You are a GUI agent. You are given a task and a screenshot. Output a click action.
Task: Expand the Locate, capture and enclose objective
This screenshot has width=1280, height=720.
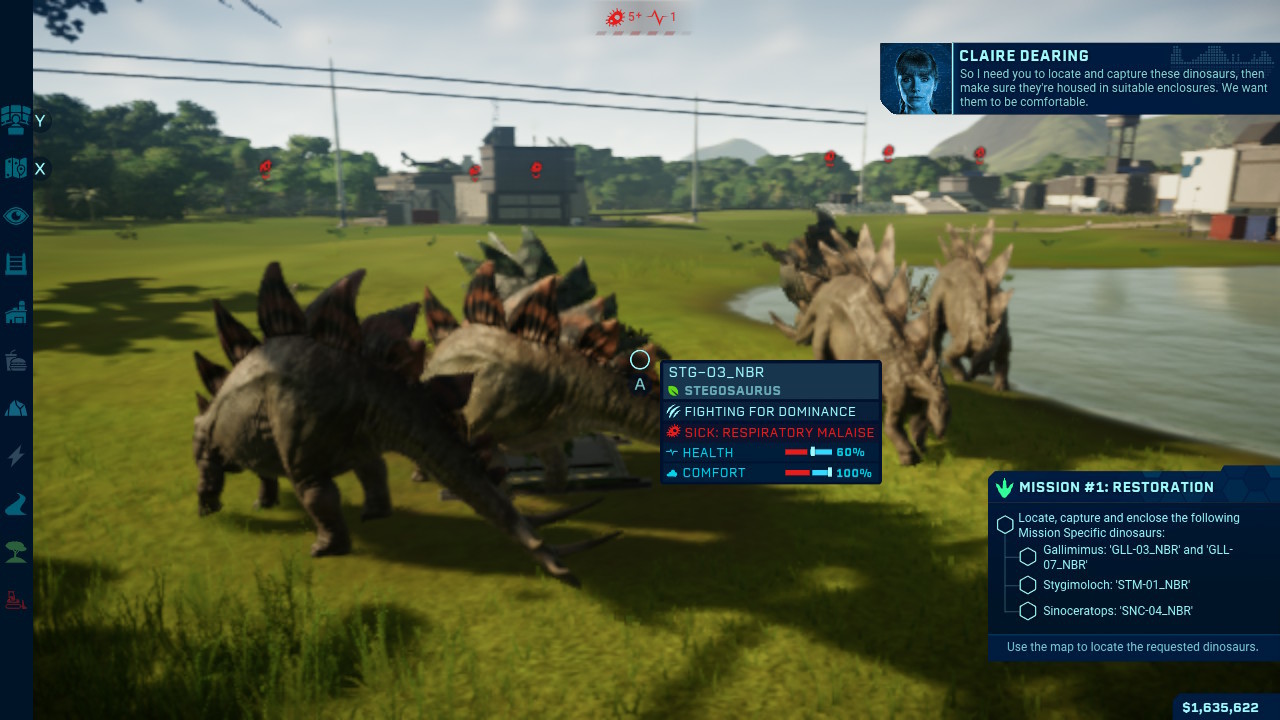click(1007, 522)
